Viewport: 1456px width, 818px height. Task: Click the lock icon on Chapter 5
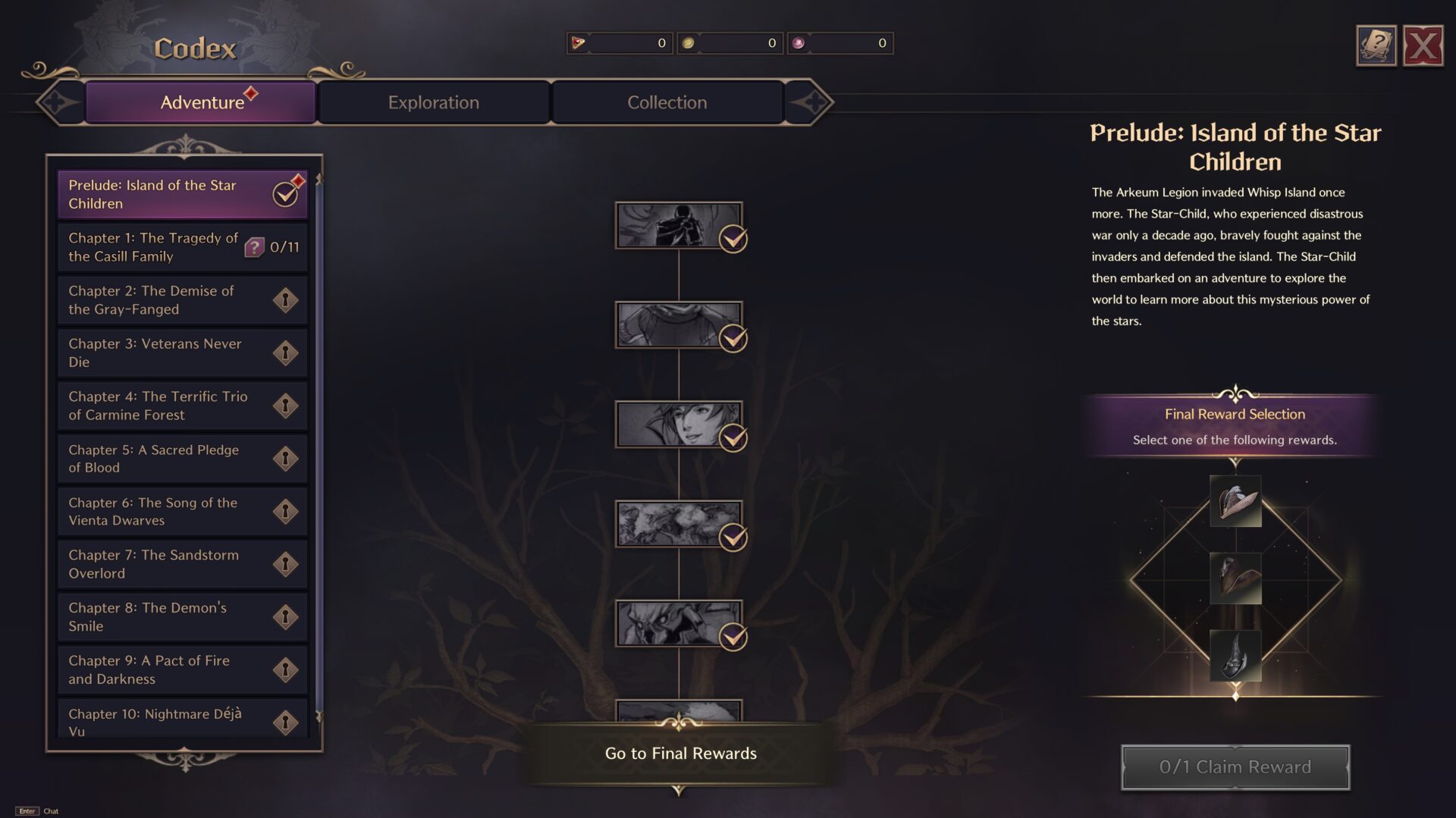point(286,458)
